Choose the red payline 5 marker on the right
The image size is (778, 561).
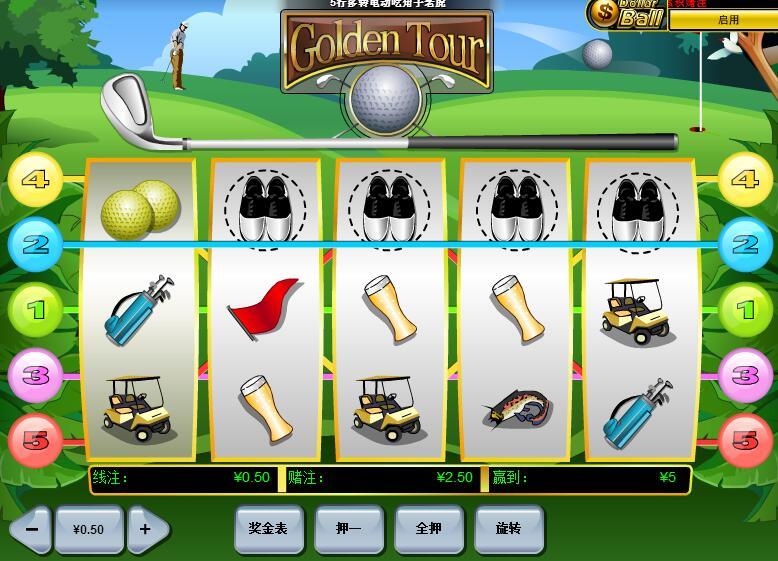(x=744, y=440)
